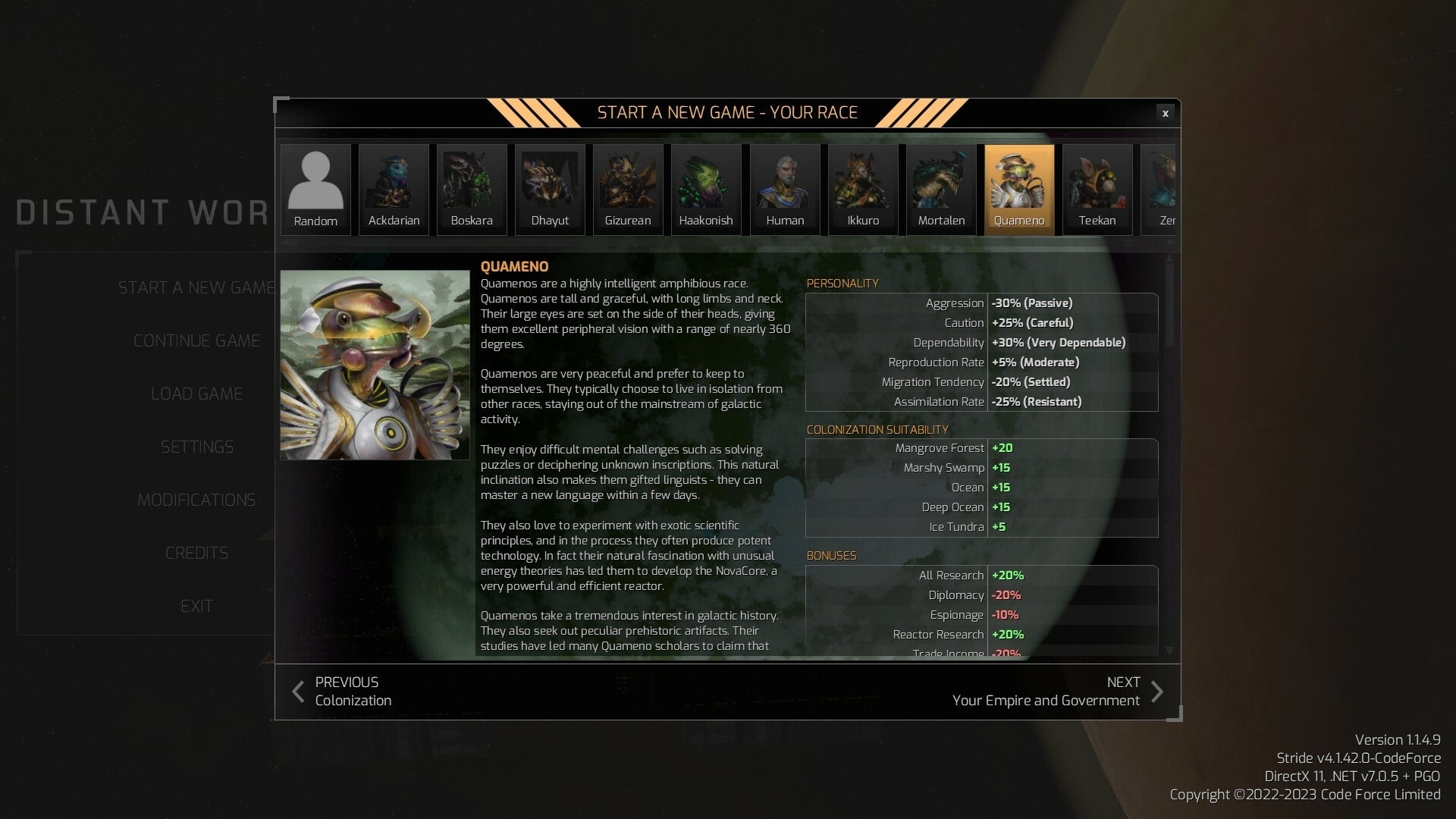Viewport: 1456px width, 819px height.
Task: Select the Dhayut race portrait
Action: [x=549, y=186]
